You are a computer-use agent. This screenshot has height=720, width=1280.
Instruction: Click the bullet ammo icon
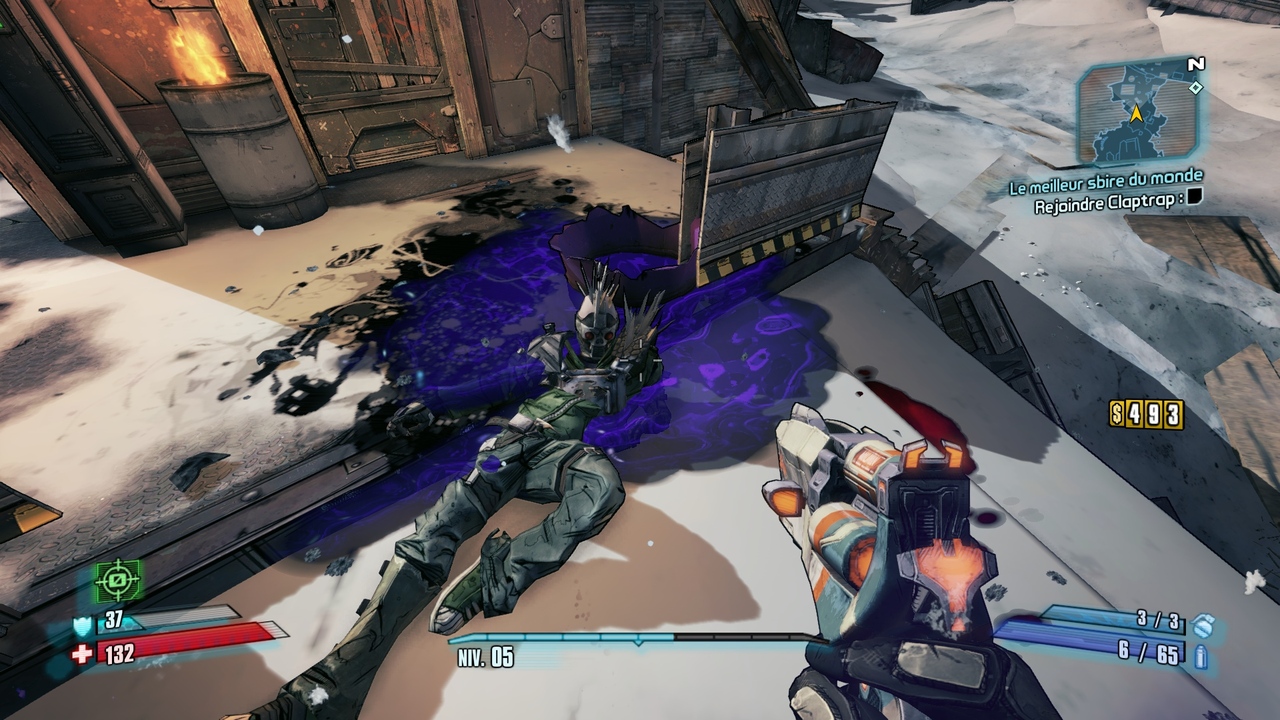point(1201,656)
